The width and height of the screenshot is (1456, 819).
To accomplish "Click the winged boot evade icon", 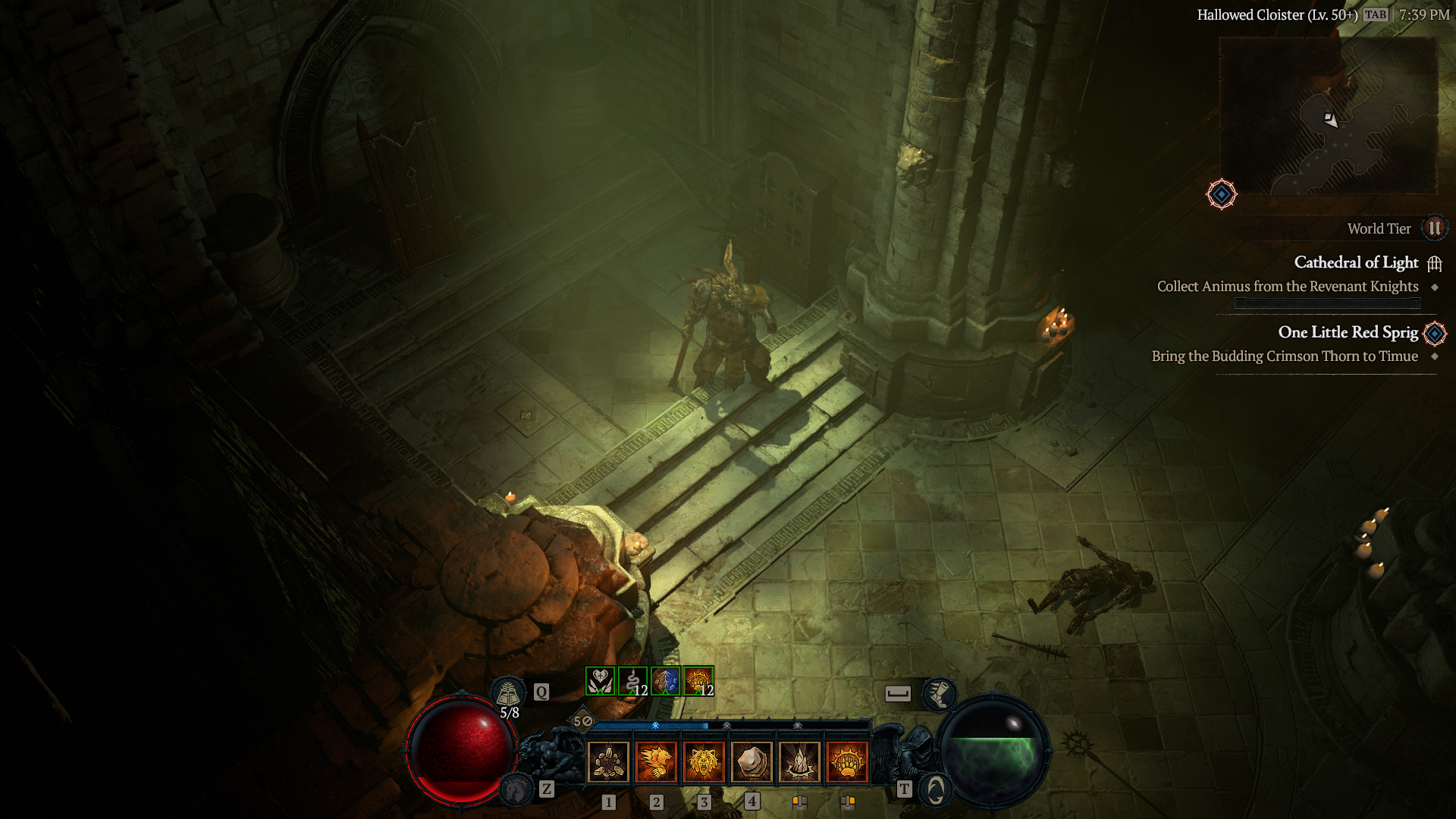I will (939, 693).
